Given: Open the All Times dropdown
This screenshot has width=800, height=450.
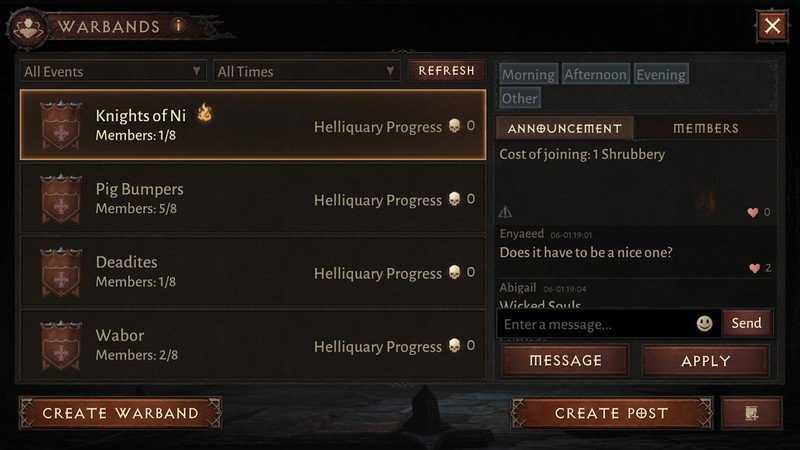Looking at the screenshot, I should 306,71.
